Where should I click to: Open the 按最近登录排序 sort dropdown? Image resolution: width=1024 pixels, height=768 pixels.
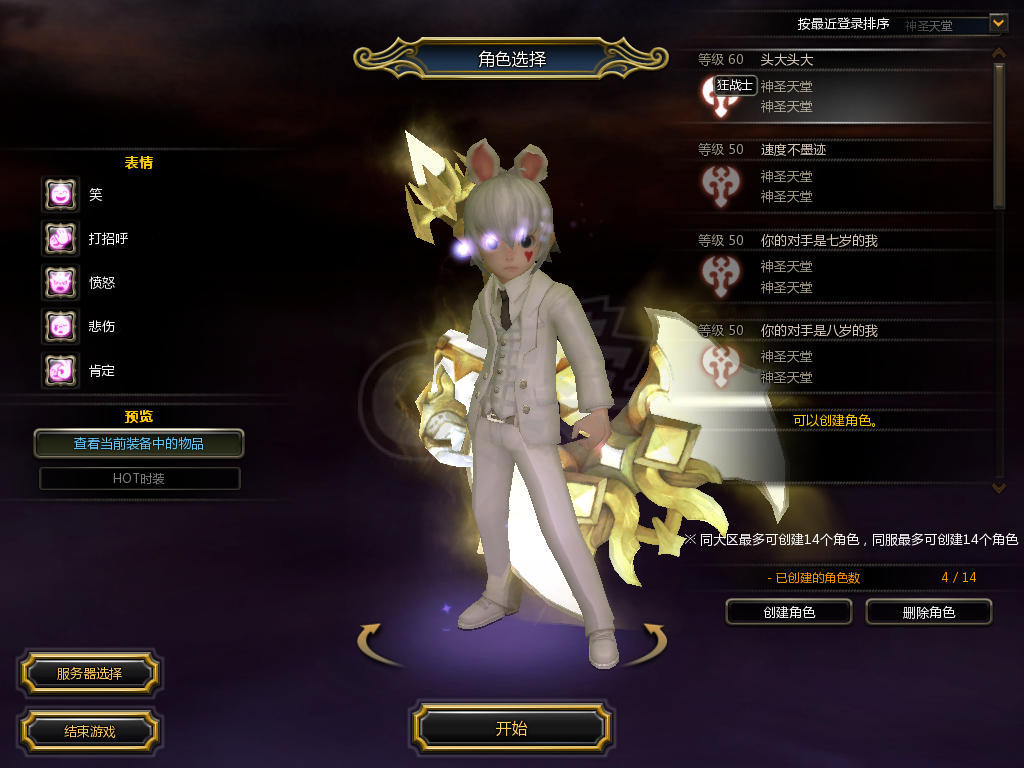pyautogui.click(x=997, y=23)
